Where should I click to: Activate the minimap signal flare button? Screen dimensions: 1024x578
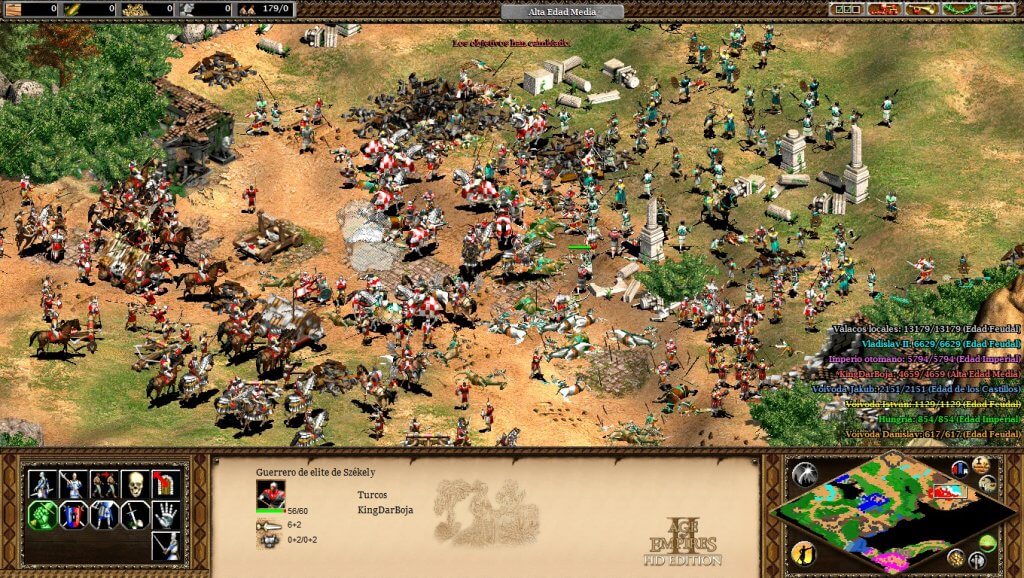click(804, 475)
